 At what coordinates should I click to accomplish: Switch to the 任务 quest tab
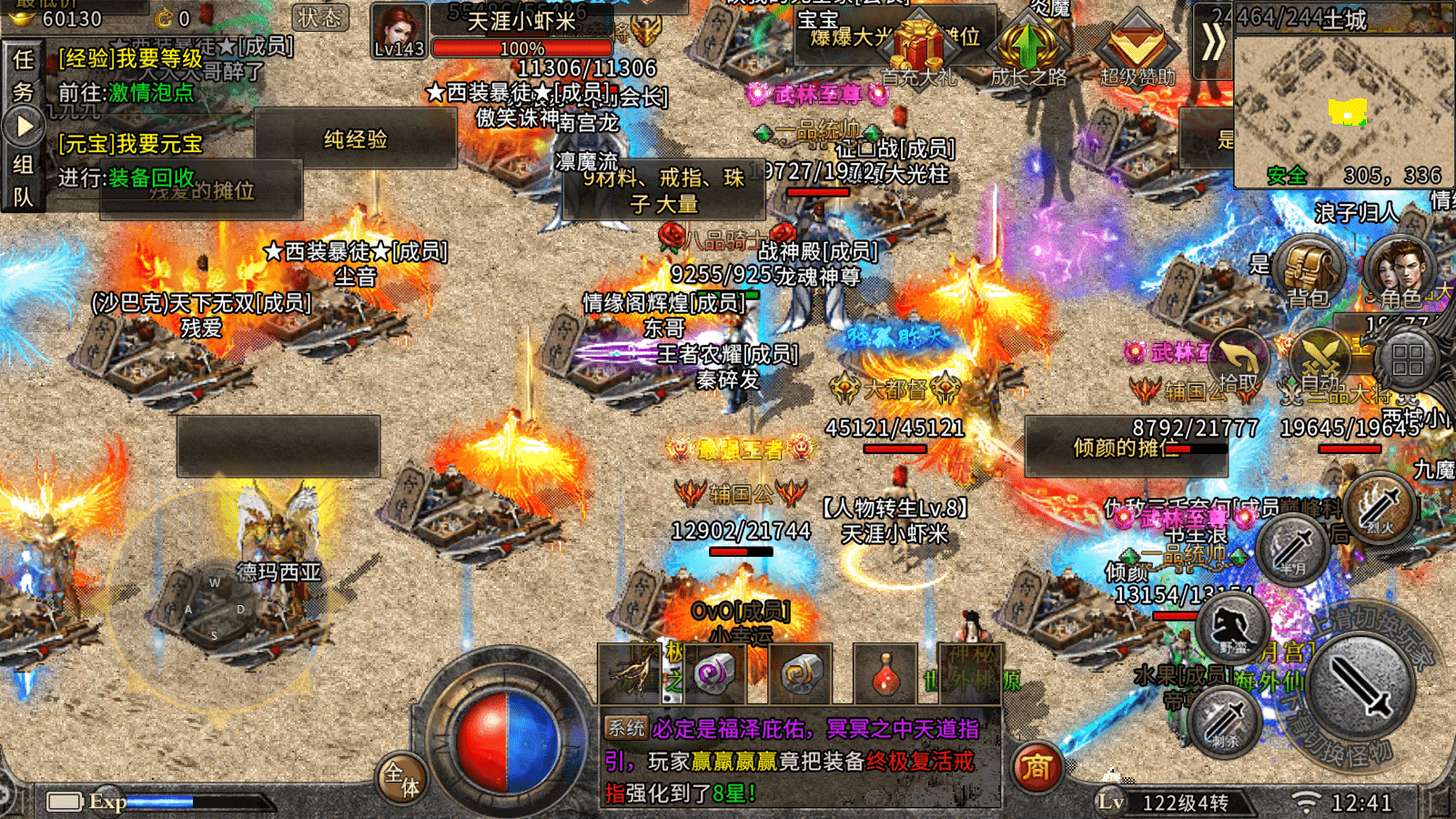click(x=23, y=75)
